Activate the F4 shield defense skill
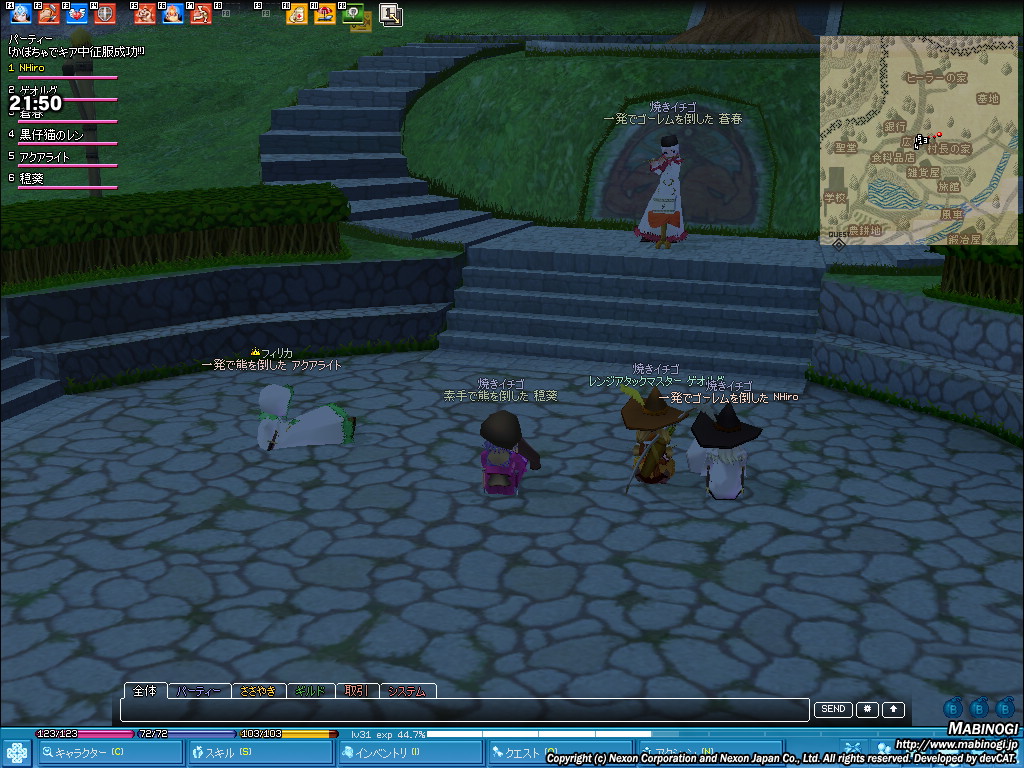This screenshot has height=768, width=1024. [x=105, y=14]
